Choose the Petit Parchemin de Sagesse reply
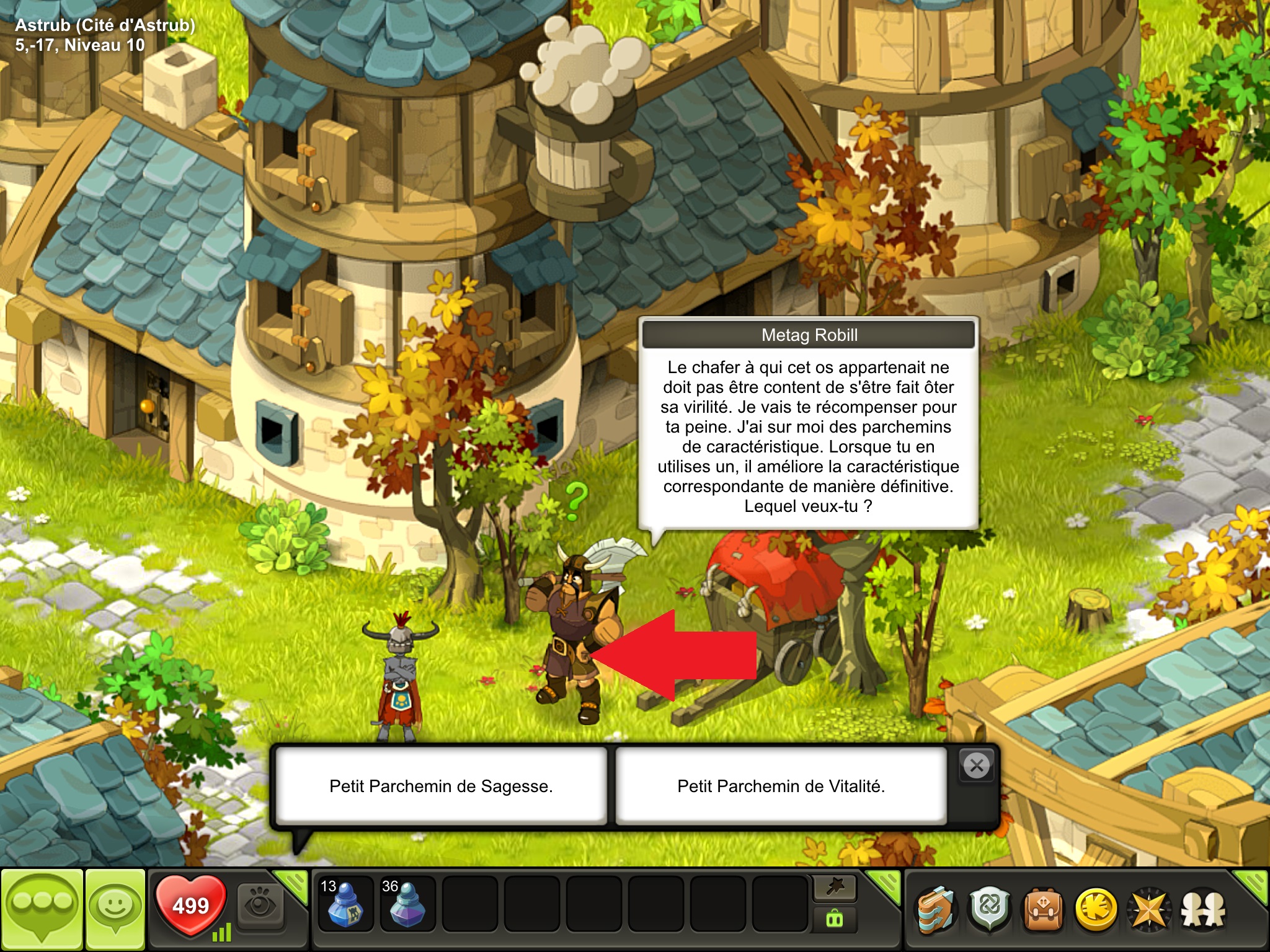Screen dimensions: 1270x952 441,786
